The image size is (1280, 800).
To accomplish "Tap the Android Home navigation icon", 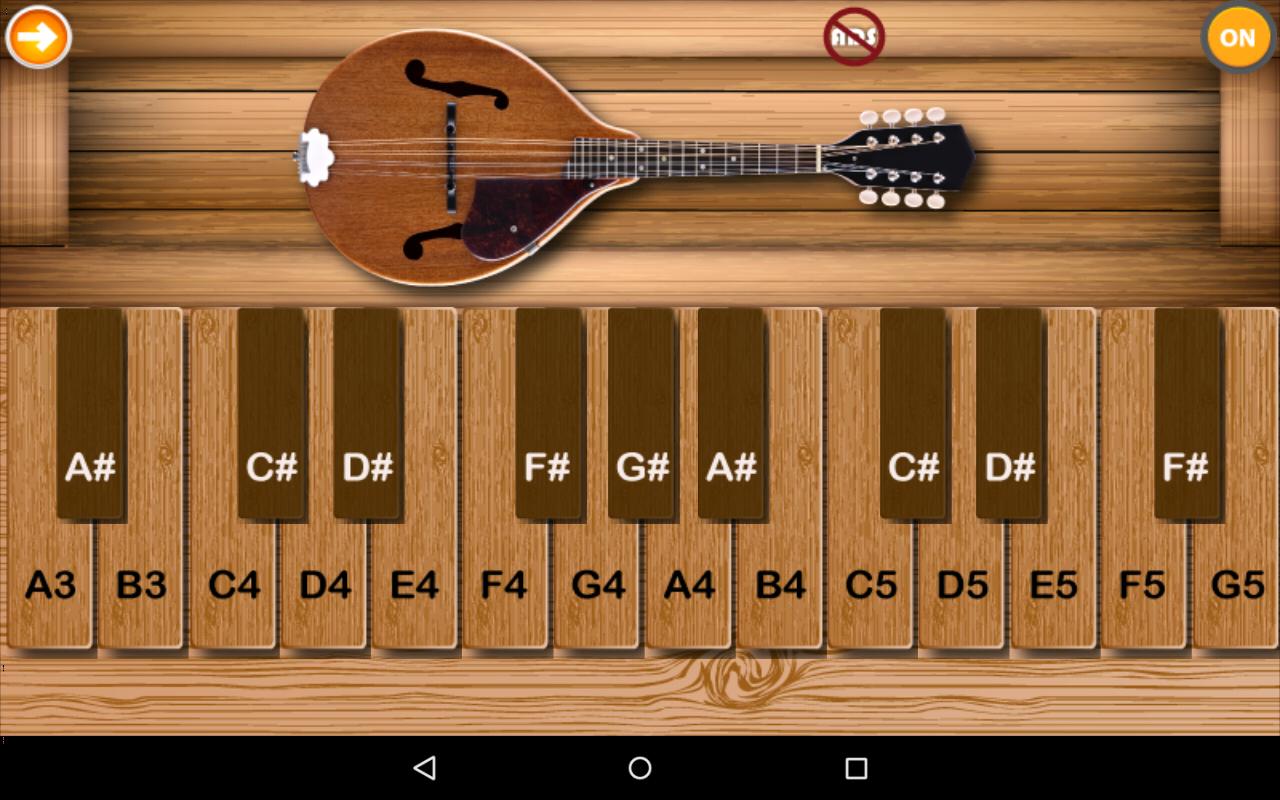I will 639,768.
